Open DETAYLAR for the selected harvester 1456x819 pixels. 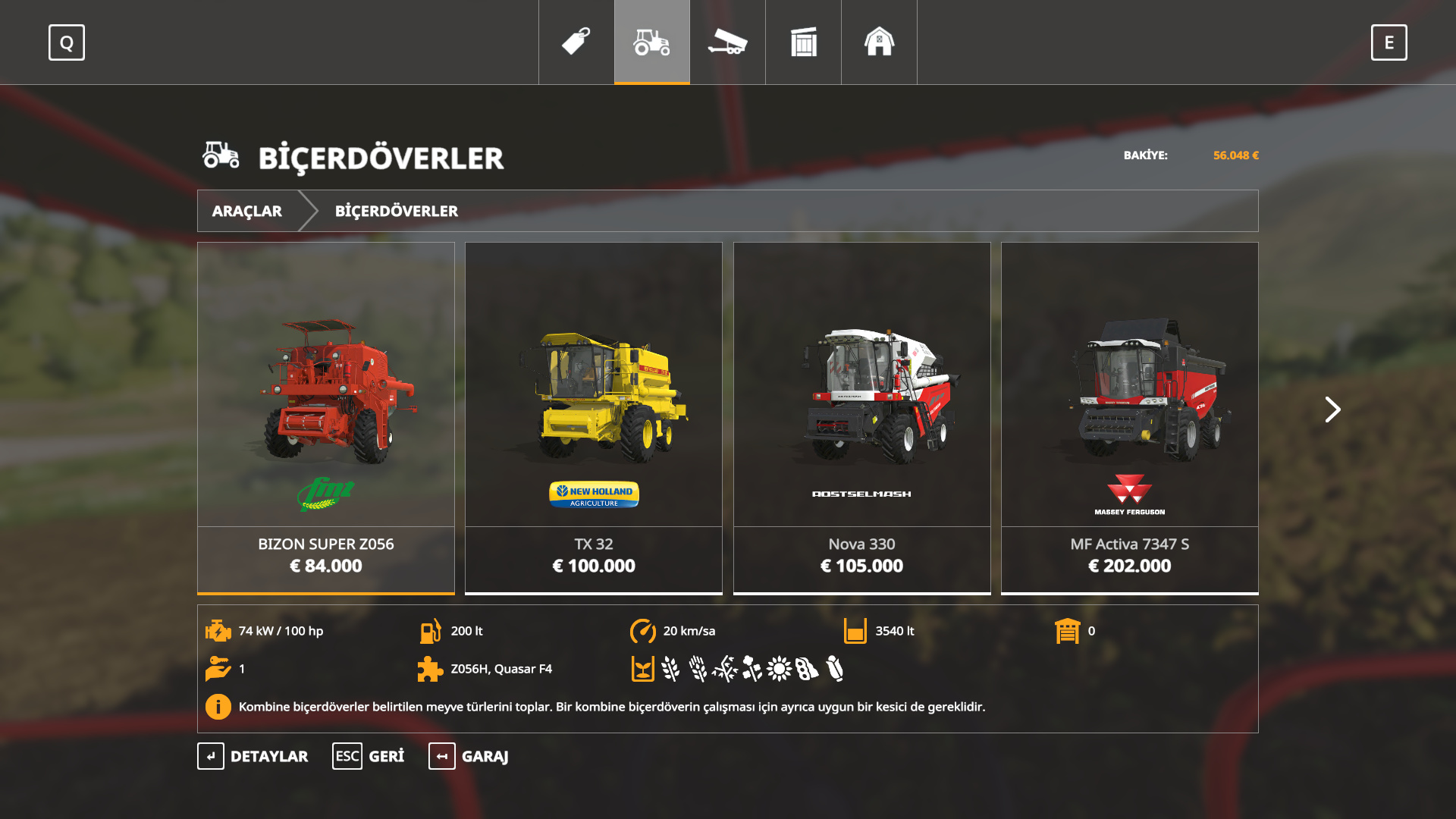point(253,756)
